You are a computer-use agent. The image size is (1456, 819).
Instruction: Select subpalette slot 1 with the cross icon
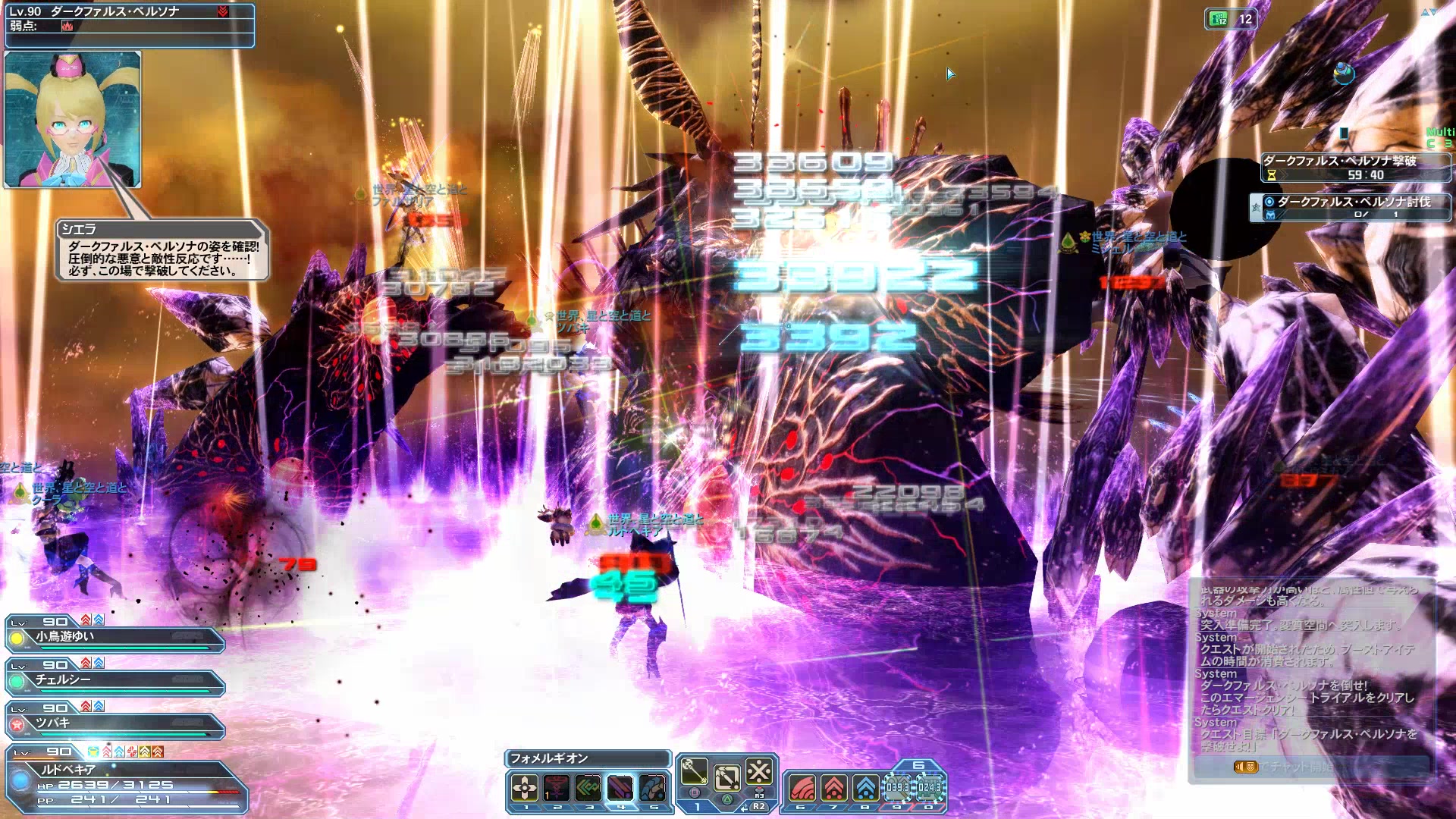(x=524, y=787)
